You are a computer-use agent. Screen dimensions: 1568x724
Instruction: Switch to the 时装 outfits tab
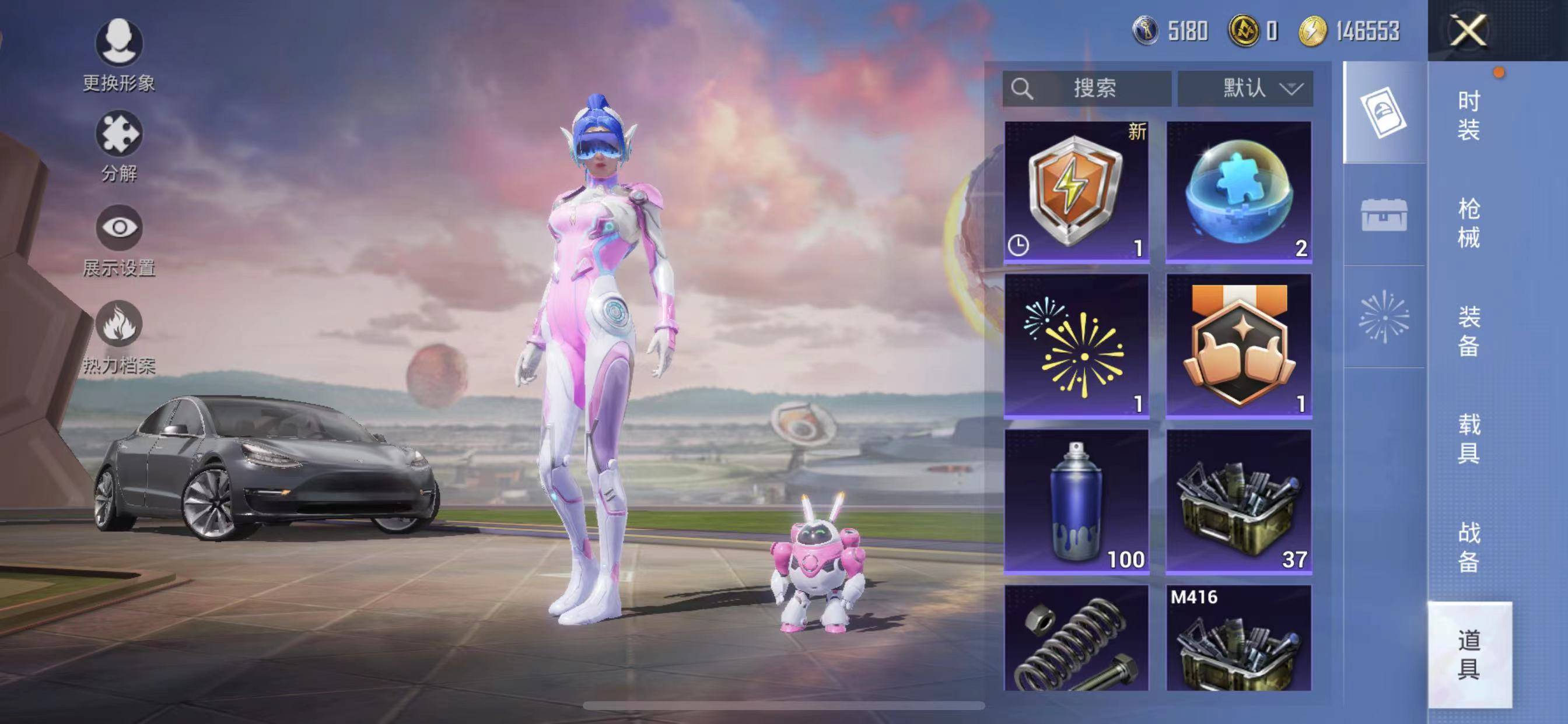coord(1468,115)
